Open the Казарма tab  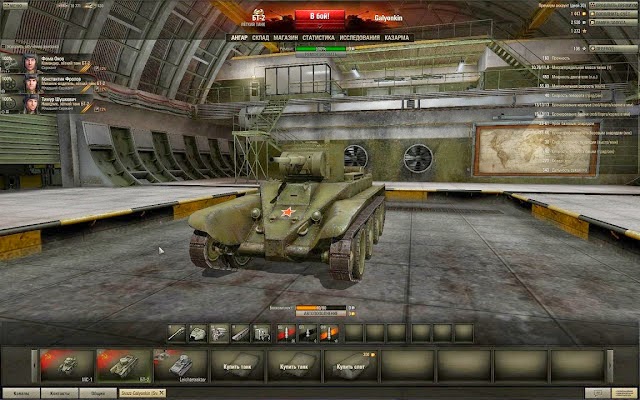[x=397, y=38]
